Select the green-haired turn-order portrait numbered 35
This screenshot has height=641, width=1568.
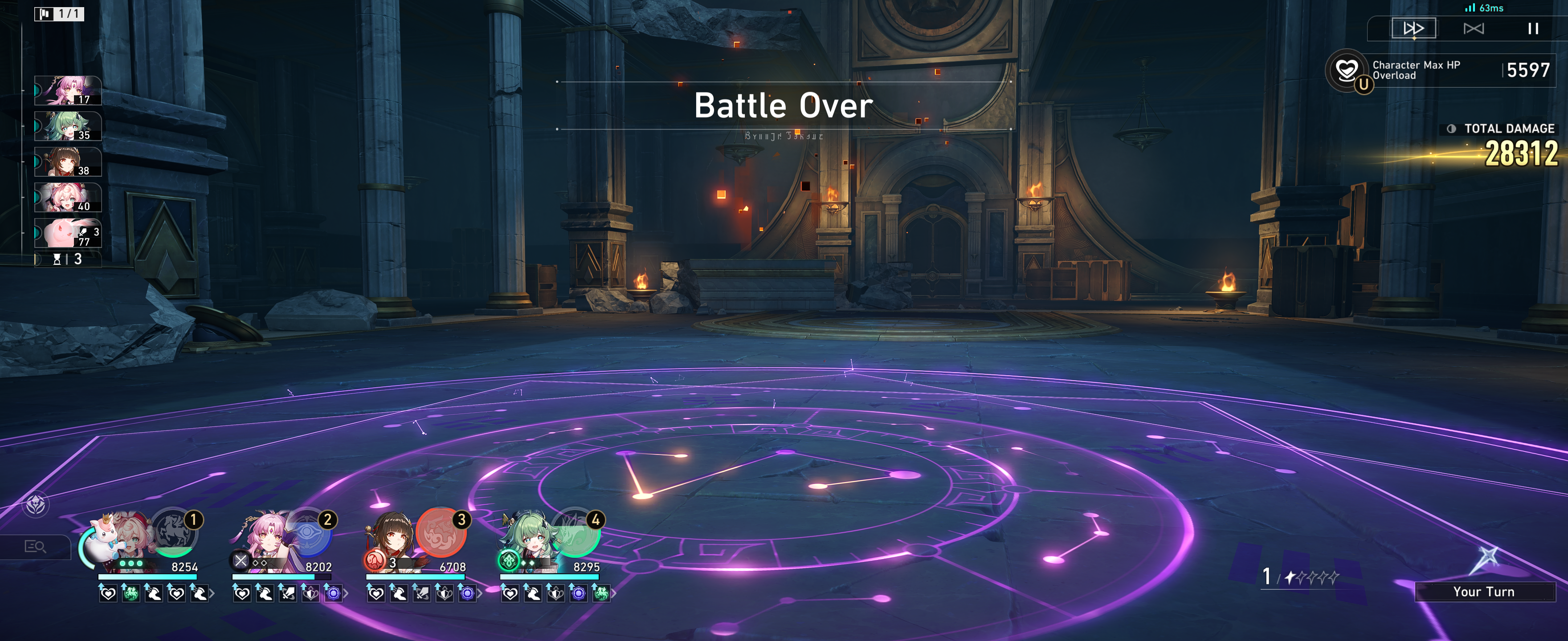(68, 126)
